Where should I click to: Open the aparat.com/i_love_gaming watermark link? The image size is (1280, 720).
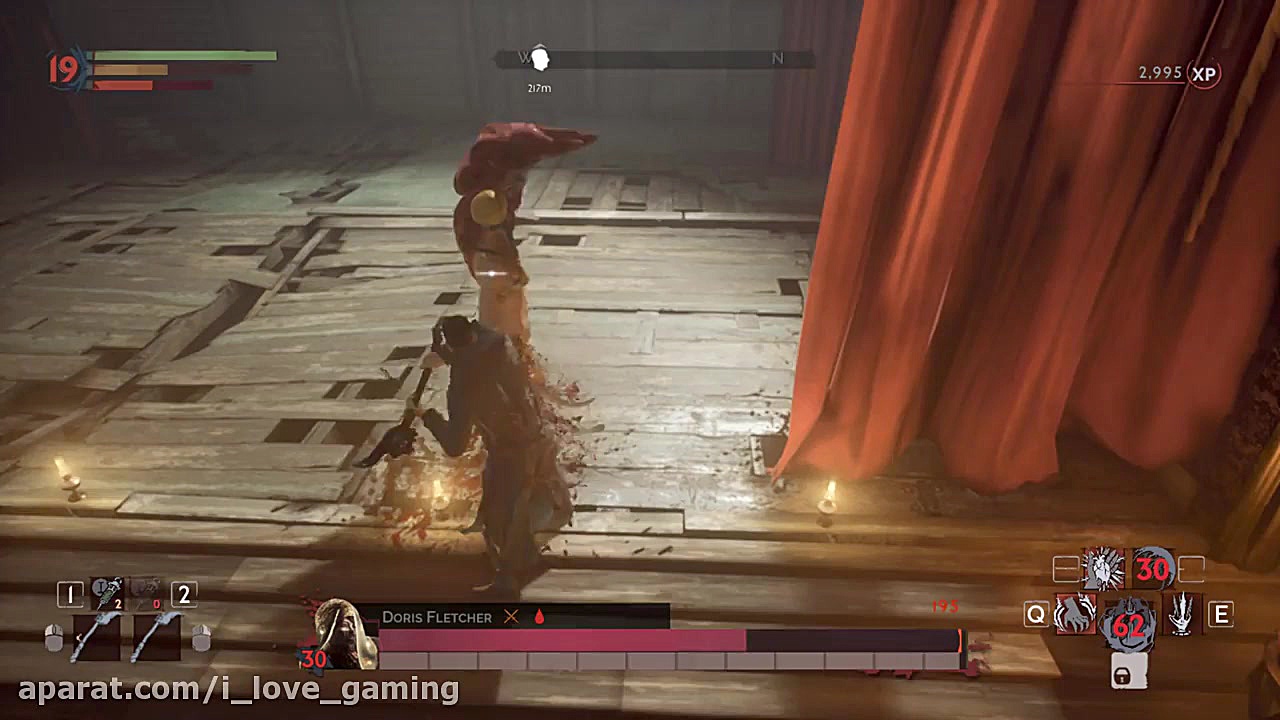230,688
